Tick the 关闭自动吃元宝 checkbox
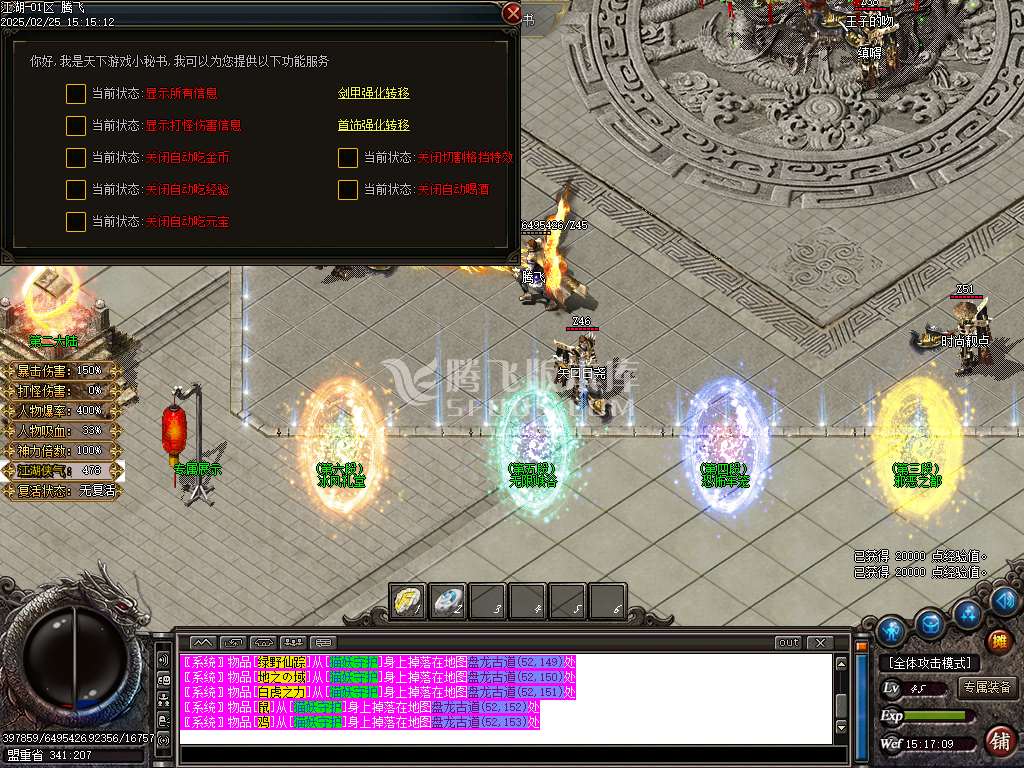This screenshot has height=768, width=1024. pos(76,222)
